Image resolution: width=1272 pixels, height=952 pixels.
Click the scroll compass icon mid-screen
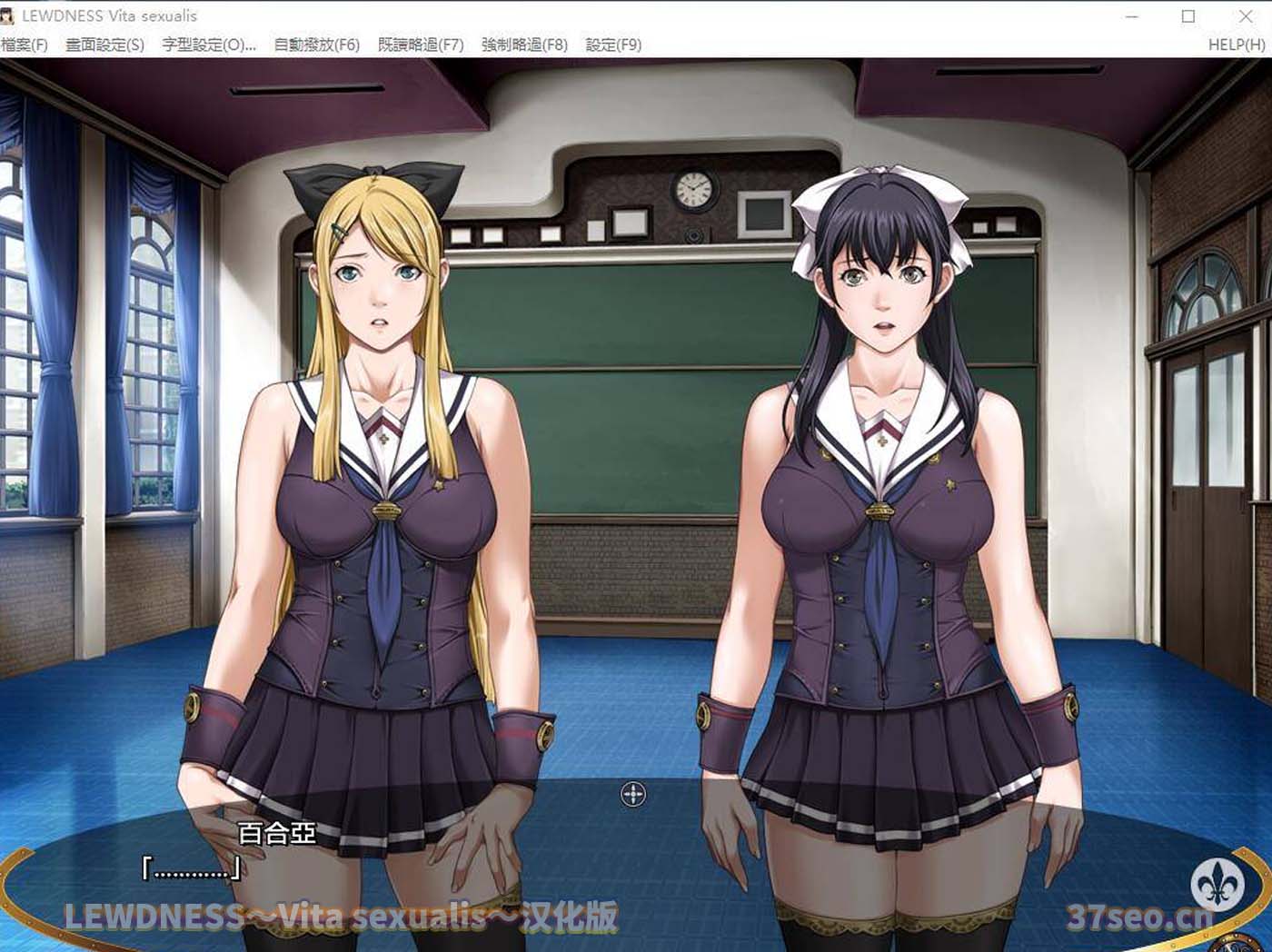[x=633, y=794]
